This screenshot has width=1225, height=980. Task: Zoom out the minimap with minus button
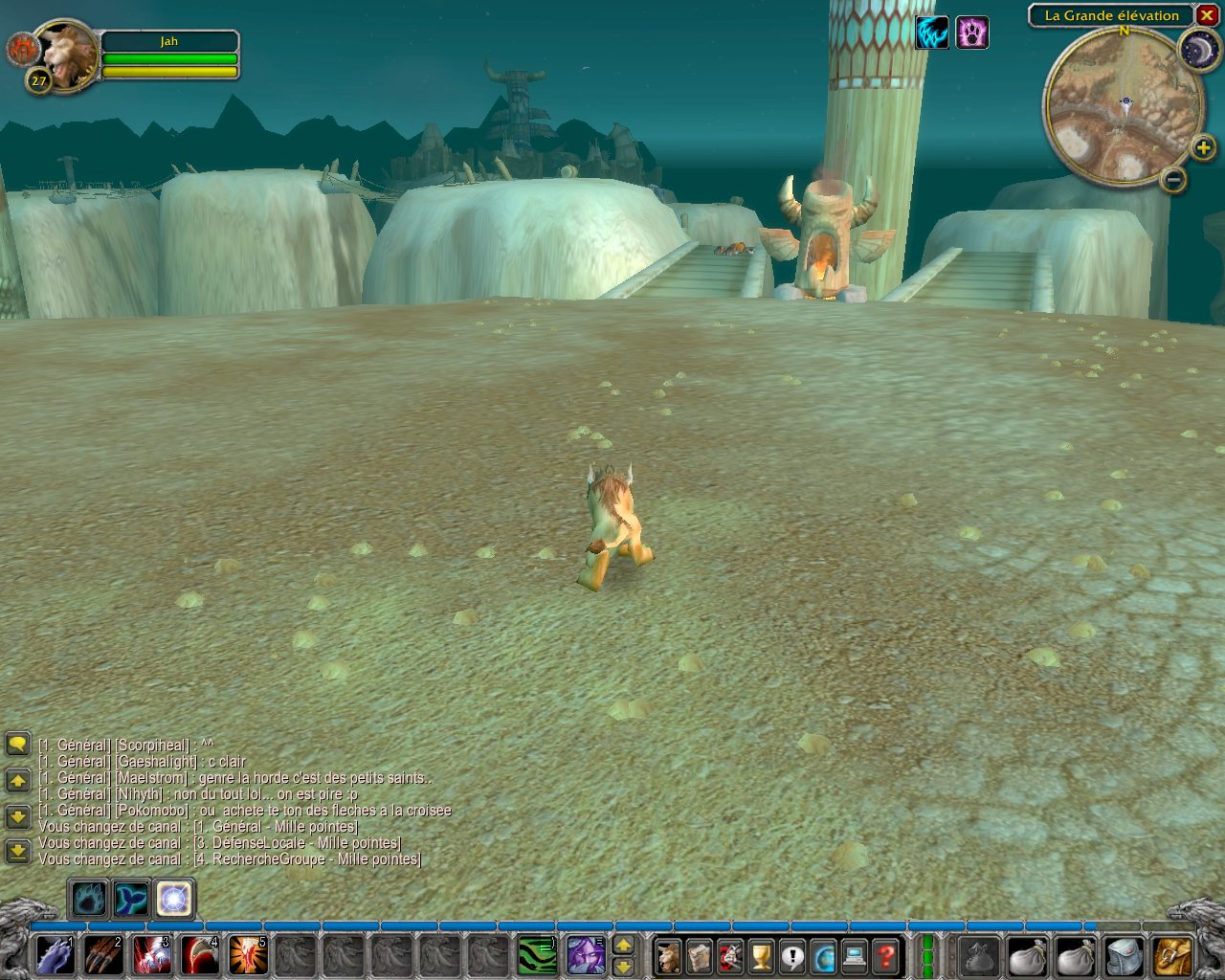point(1174,179)
